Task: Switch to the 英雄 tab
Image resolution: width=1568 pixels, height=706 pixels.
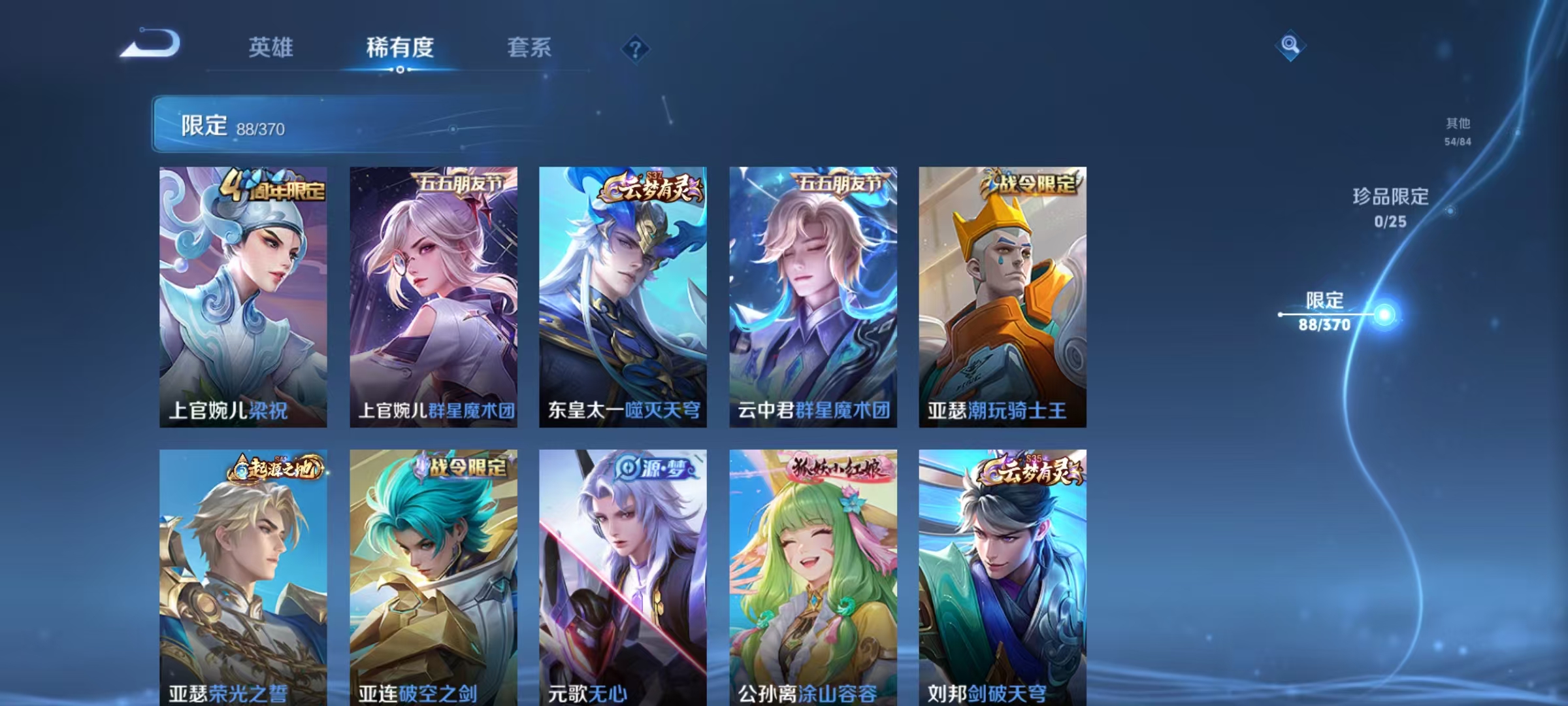Action: click(x=272, y=47)
